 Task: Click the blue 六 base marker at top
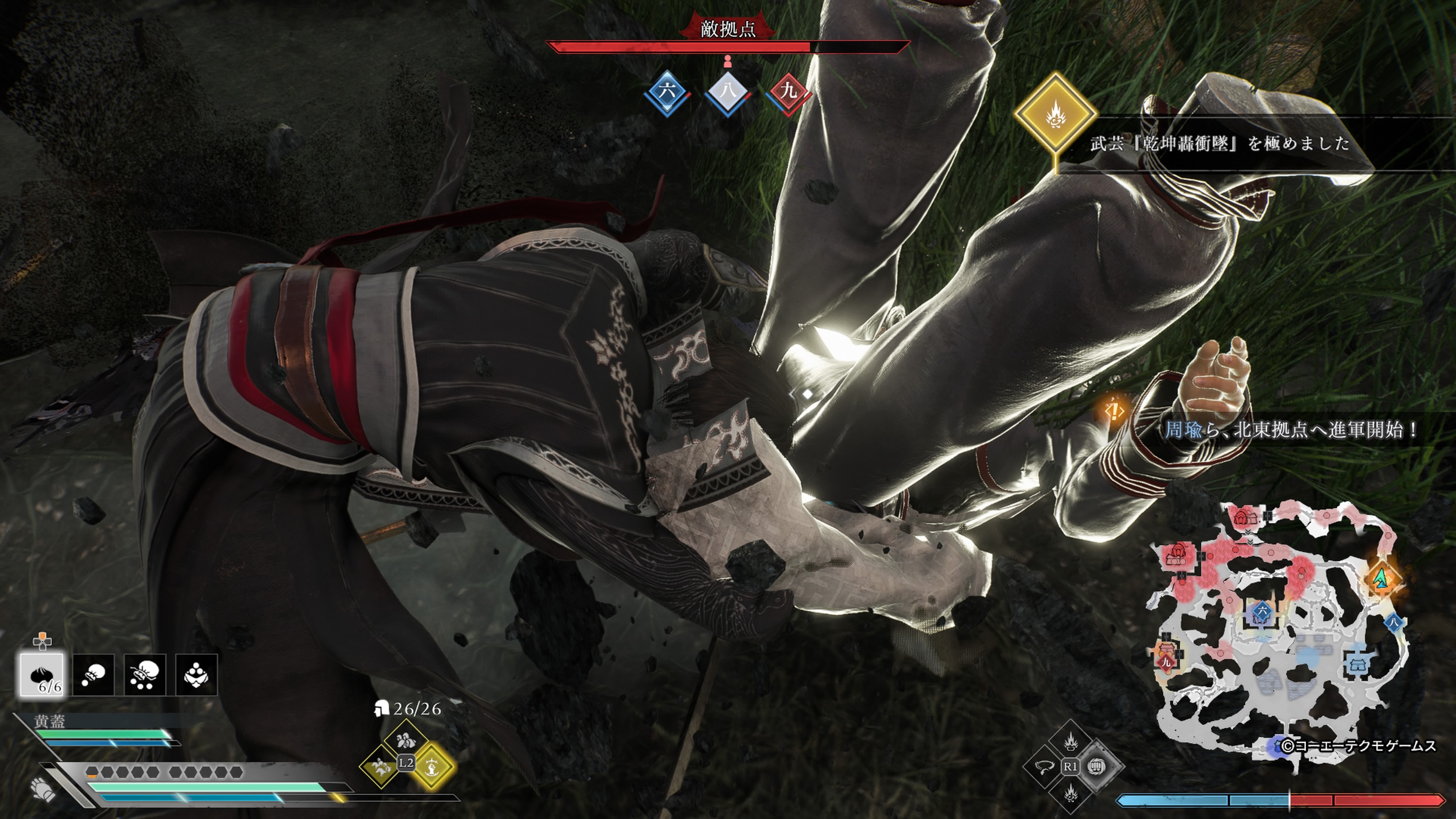click(667, 92)
